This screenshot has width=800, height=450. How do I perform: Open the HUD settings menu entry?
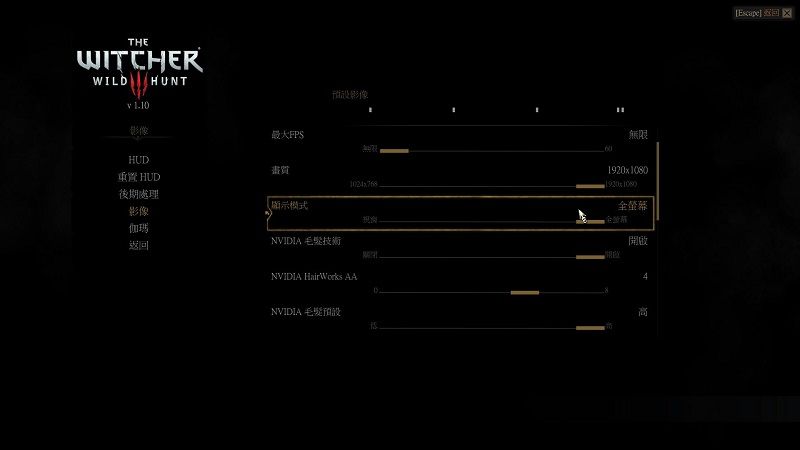point(138,160)
